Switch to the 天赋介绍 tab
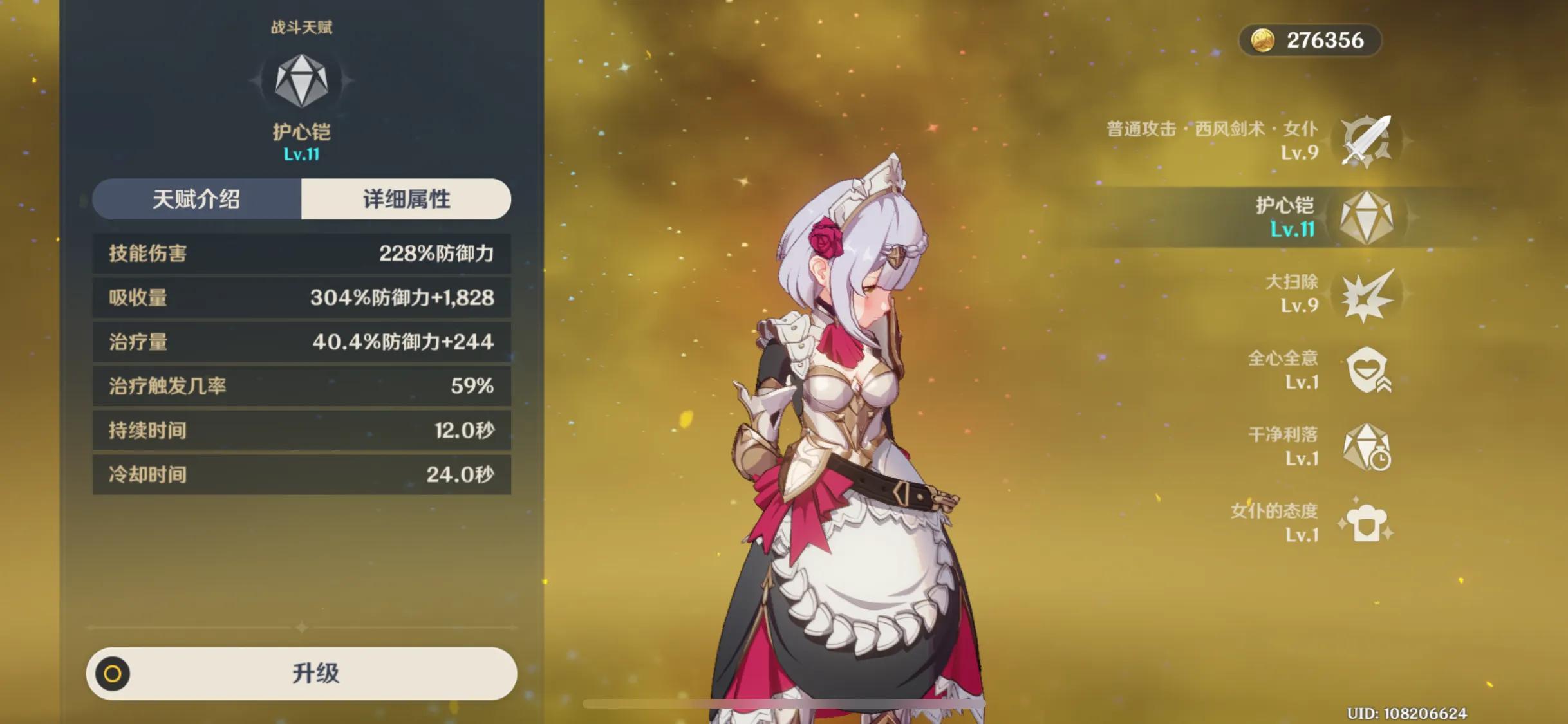 click(196, 200)
